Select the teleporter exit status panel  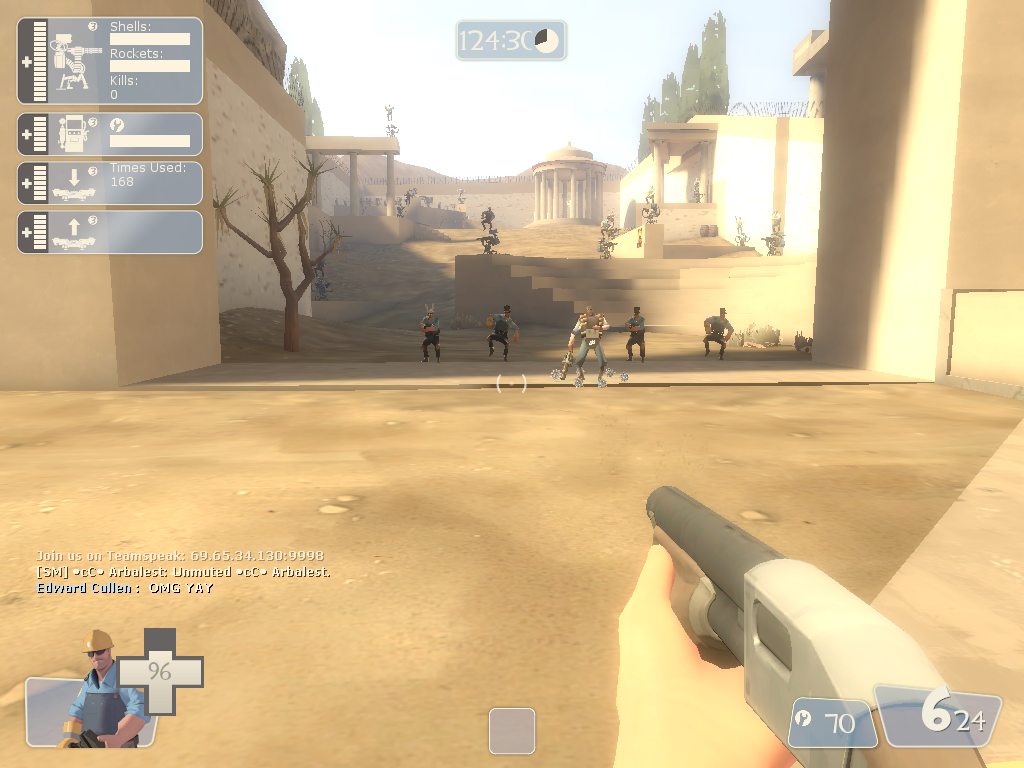pos(110,231)
